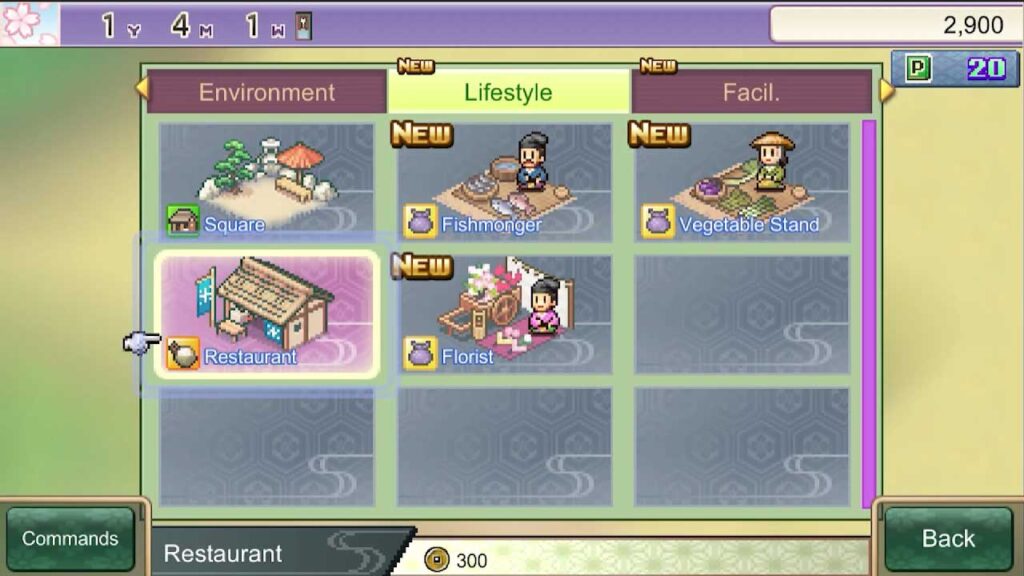Viewport: 1024px width, 576px height.
Task: Select the Lifestyle tab
Action: pyautogui.click(x=508, y=92)
